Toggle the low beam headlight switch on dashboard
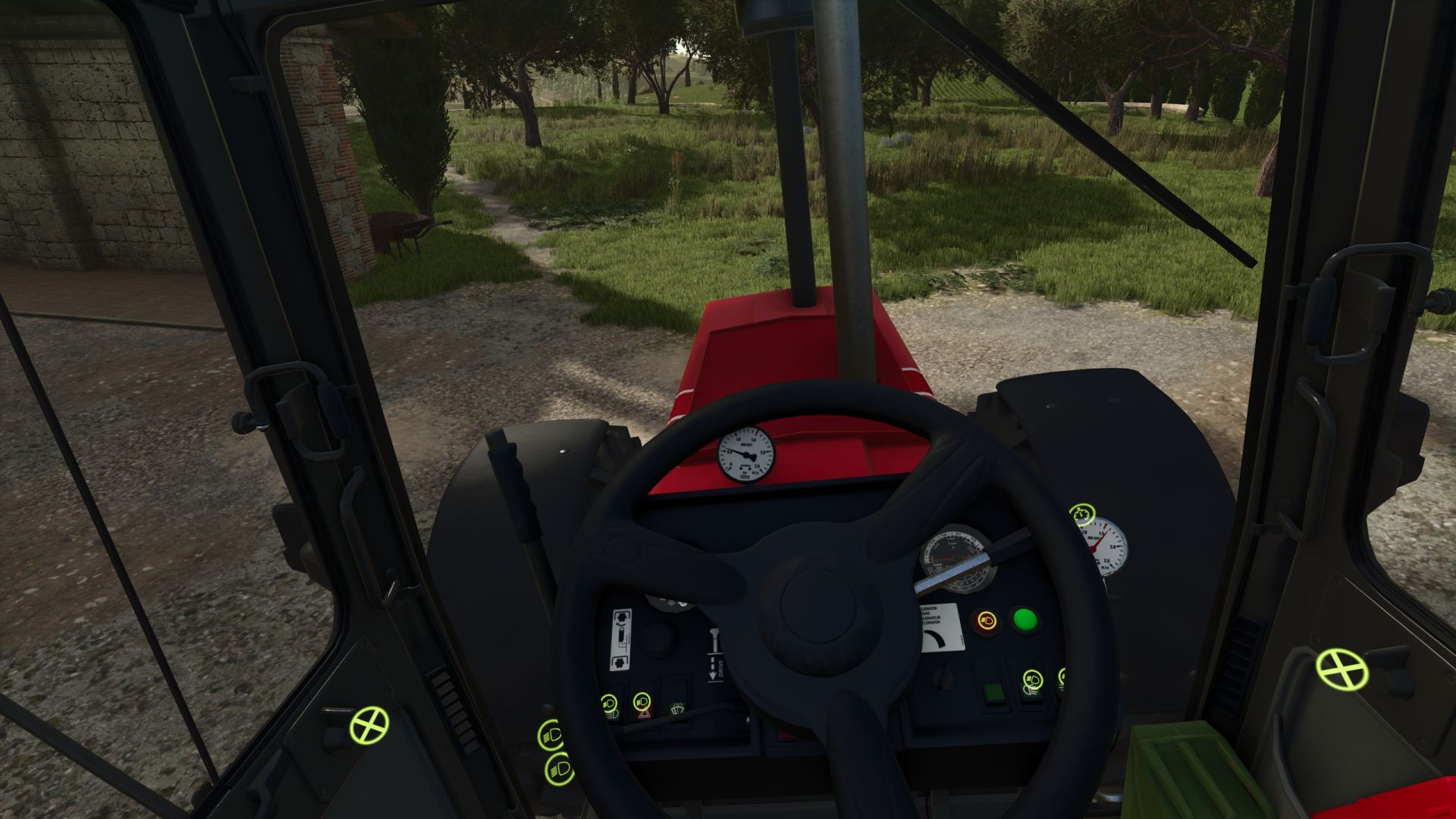1456x819 pixels. [x=609, y=701]
